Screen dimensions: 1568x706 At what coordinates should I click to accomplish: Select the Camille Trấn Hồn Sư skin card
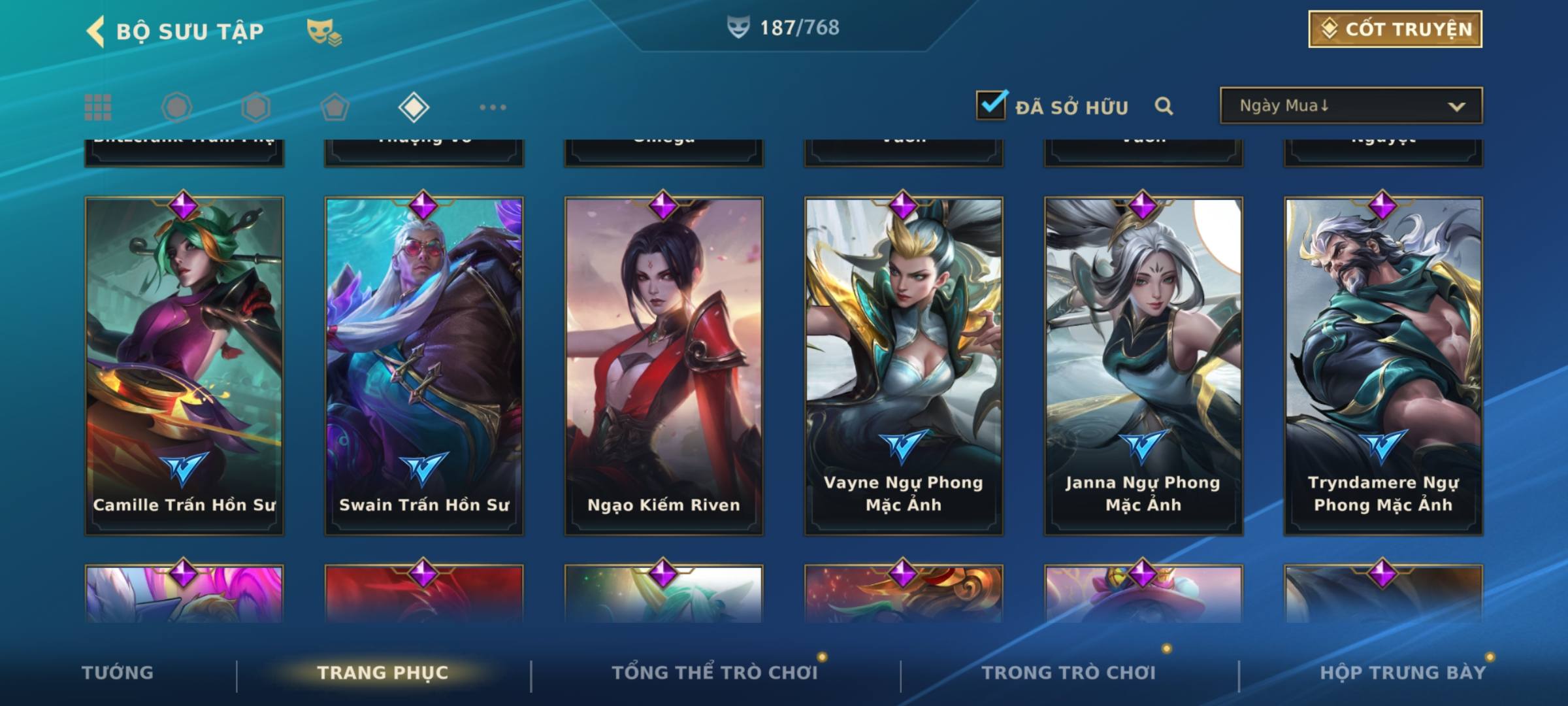(x=184, y=366)
